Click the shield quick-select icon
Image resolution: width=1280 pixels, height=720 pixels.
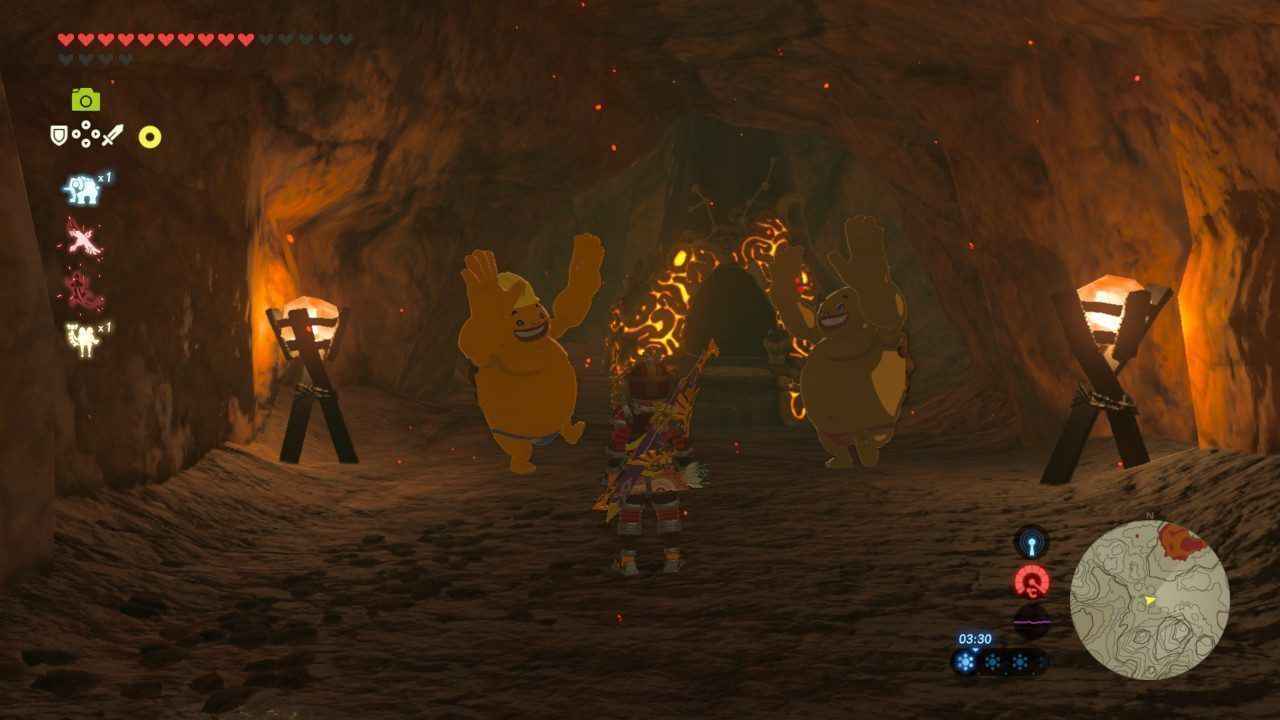click(59, 134)
